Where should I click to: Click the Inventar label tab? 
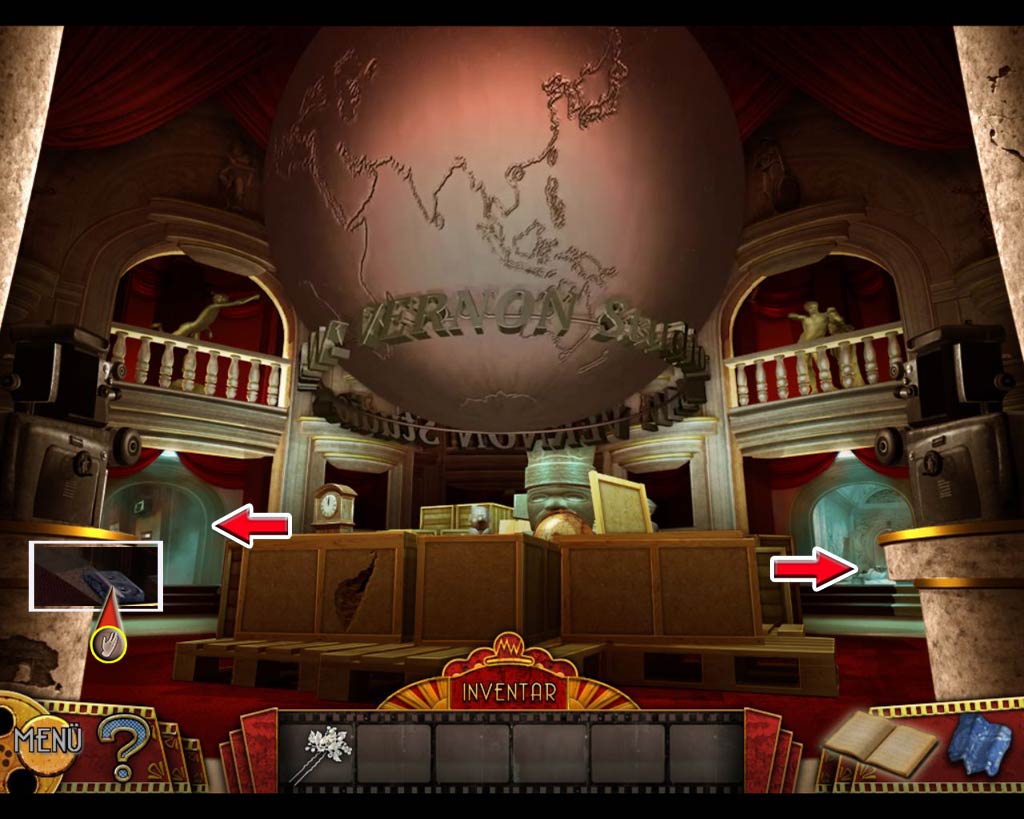coord(510,691)
